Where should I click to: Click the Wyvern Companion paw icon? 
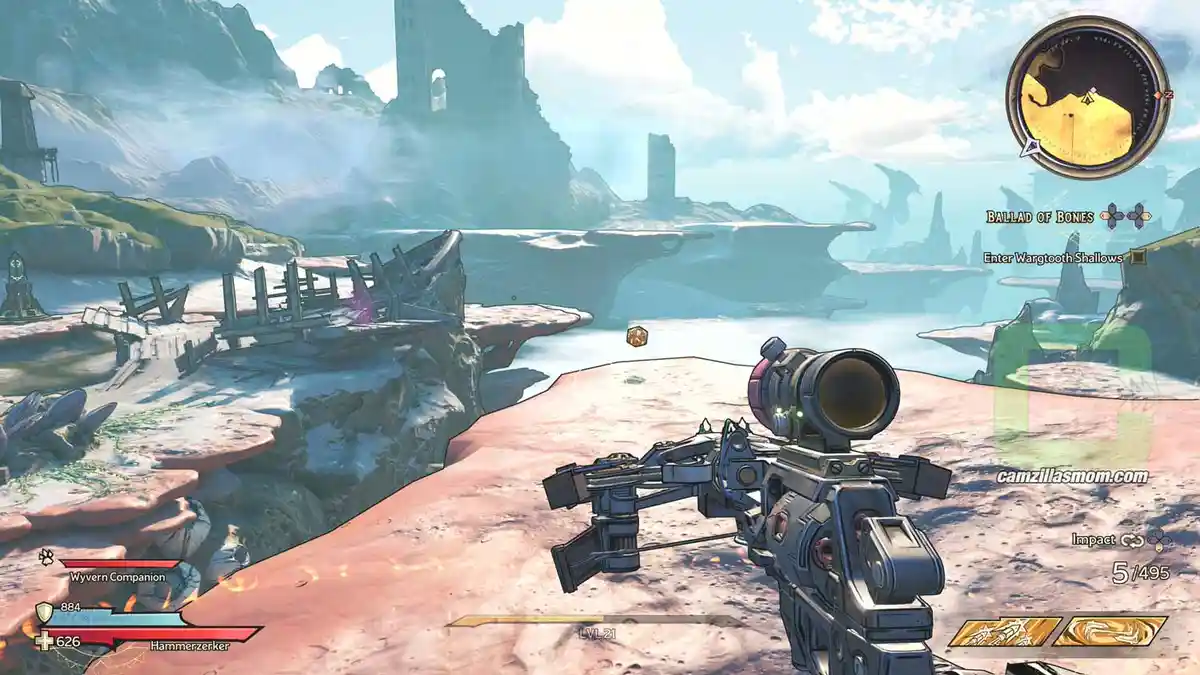(46, 553)
